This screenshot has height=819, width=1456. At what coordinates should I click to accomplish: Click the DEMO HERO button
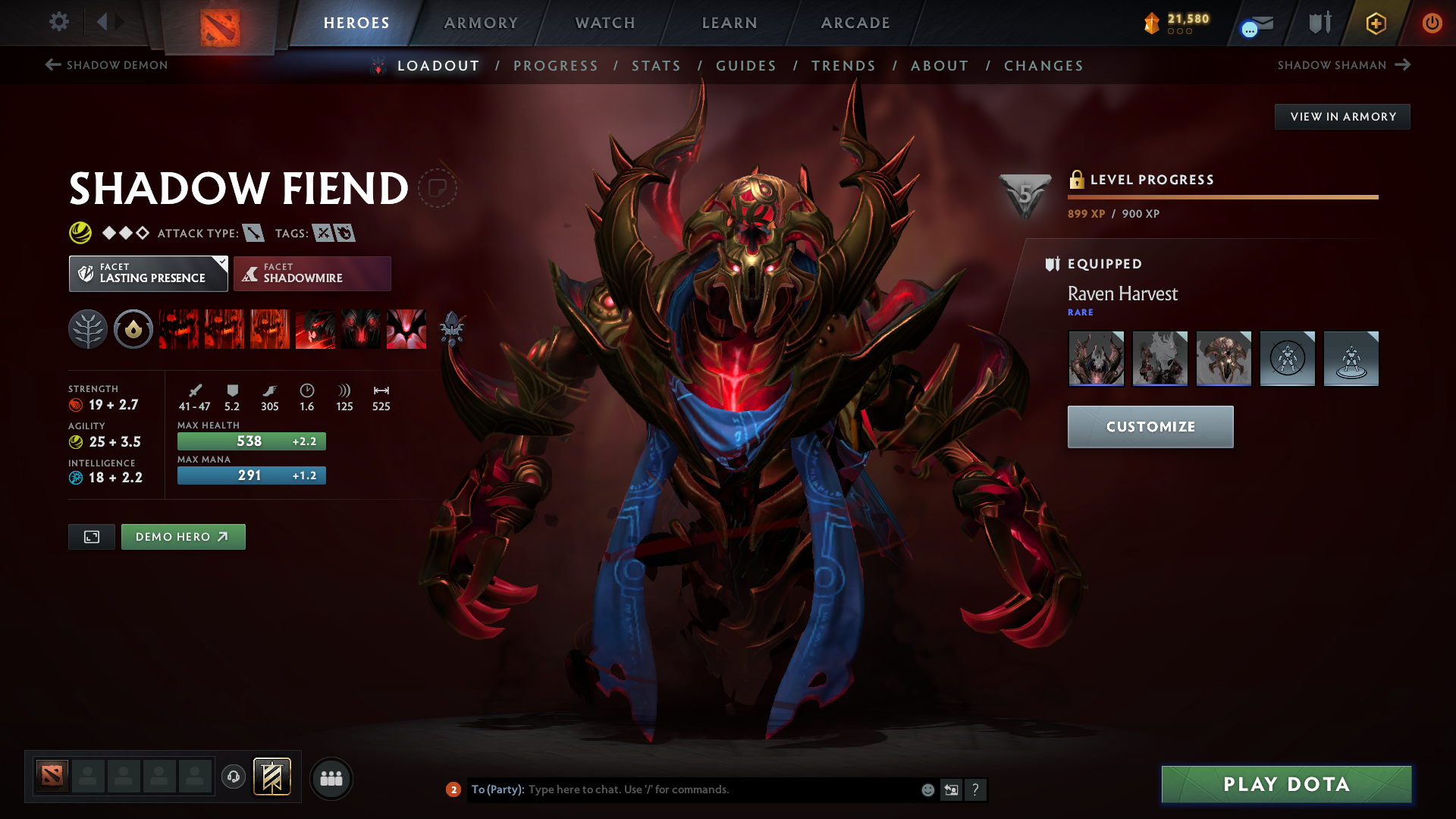click(183, 536)
